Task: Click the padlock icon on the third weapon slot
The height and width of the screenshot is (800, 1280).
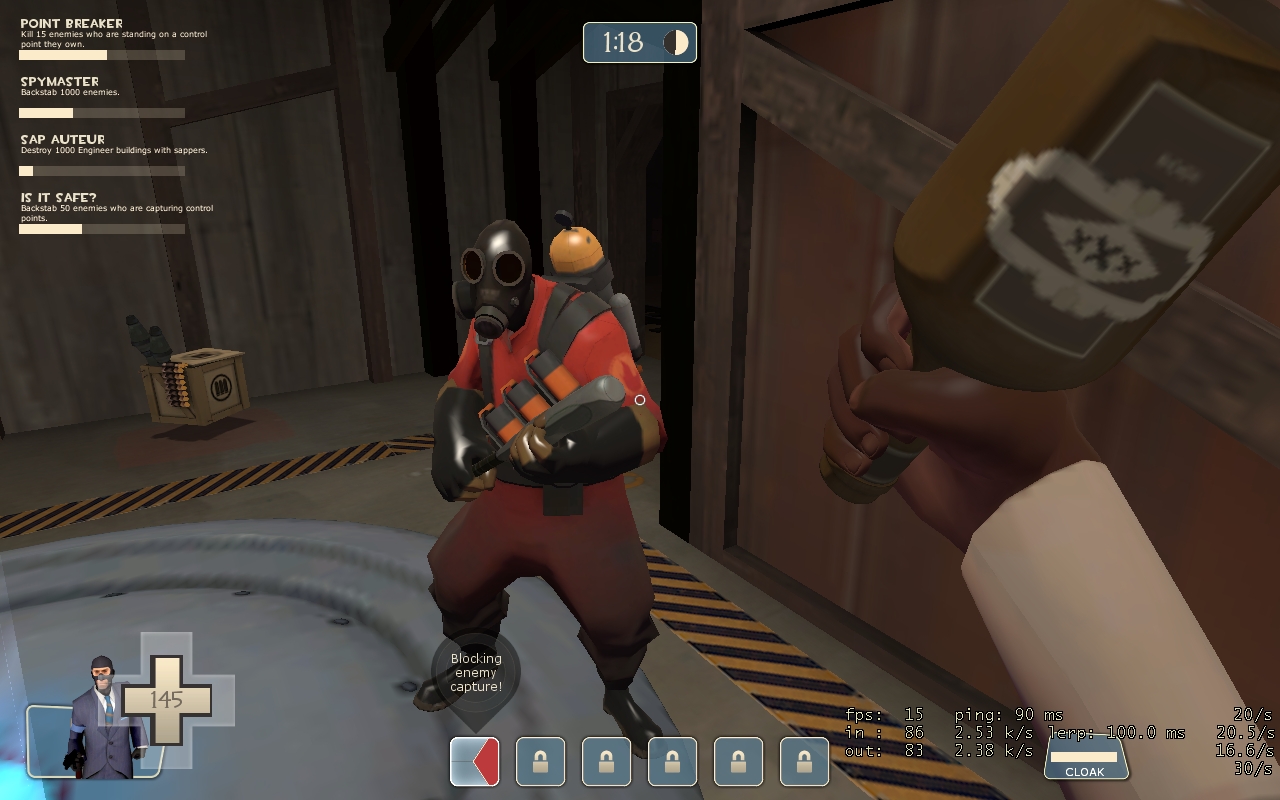Action: [605, 761]
